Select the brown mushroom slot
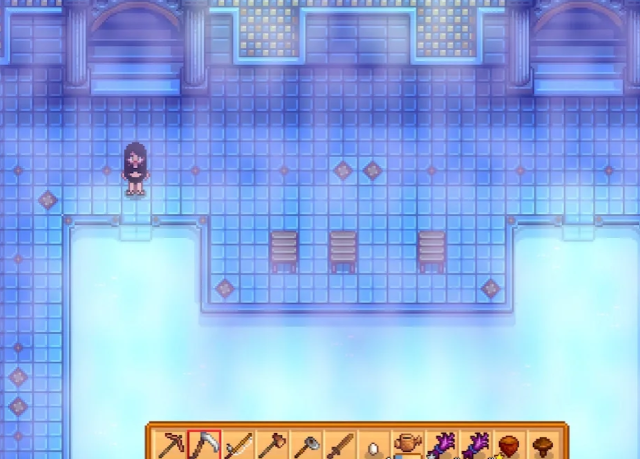The width and height of the screenshot is (640, 459). (x=544, y=445)
